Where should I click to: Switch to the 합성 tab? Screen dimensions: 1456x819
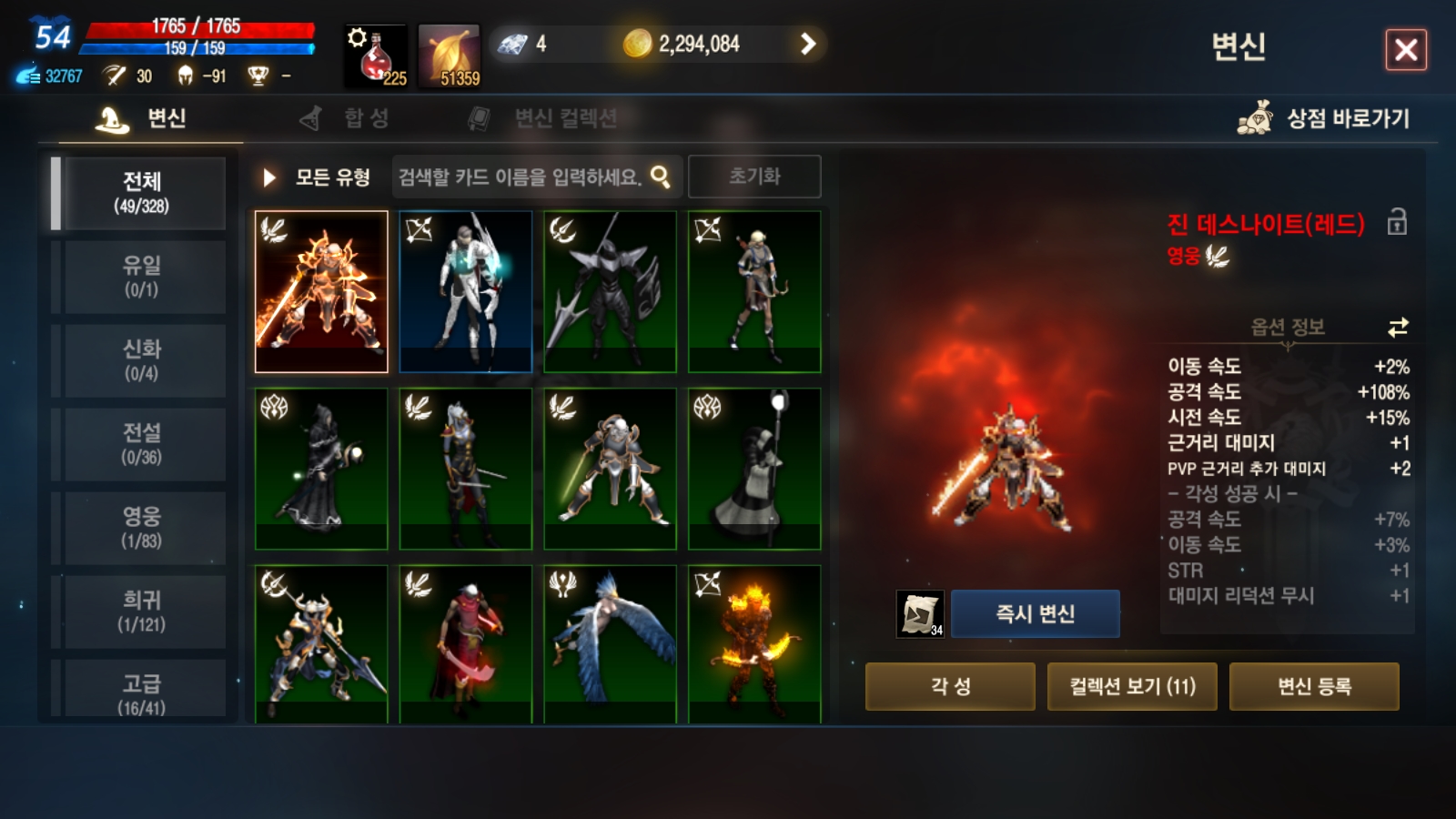click(346, 118)
